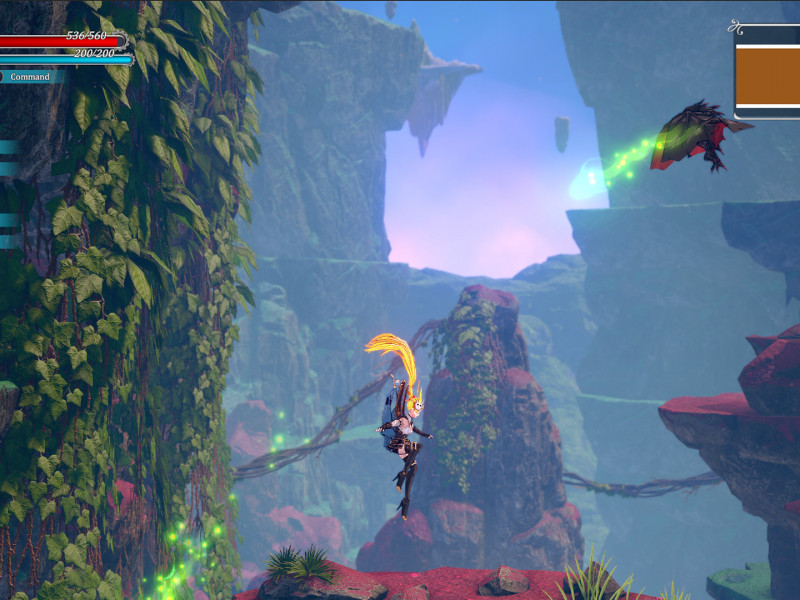Open the Command menu label
Image resolution: width=800 pixels, height=600 pixels.
tap(30, 76)
